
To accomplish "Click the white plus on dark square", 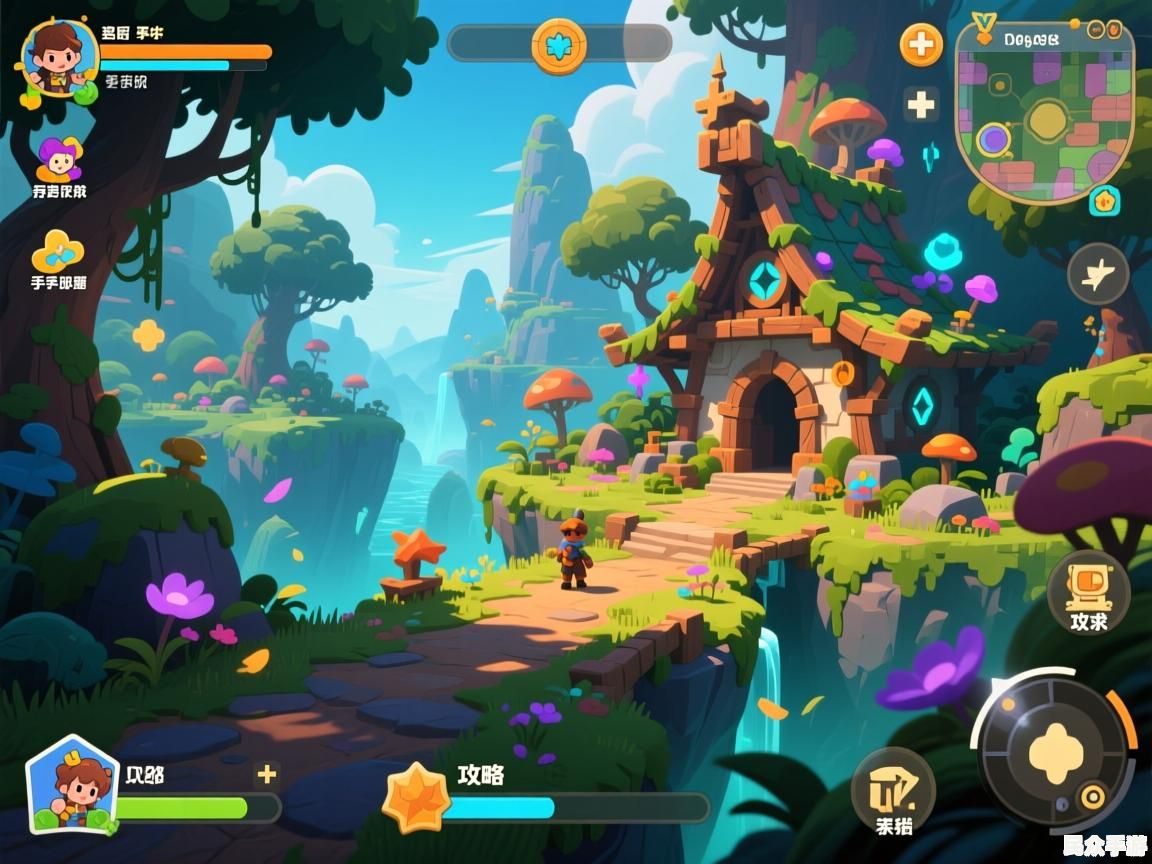I will (x=920, y=105).
